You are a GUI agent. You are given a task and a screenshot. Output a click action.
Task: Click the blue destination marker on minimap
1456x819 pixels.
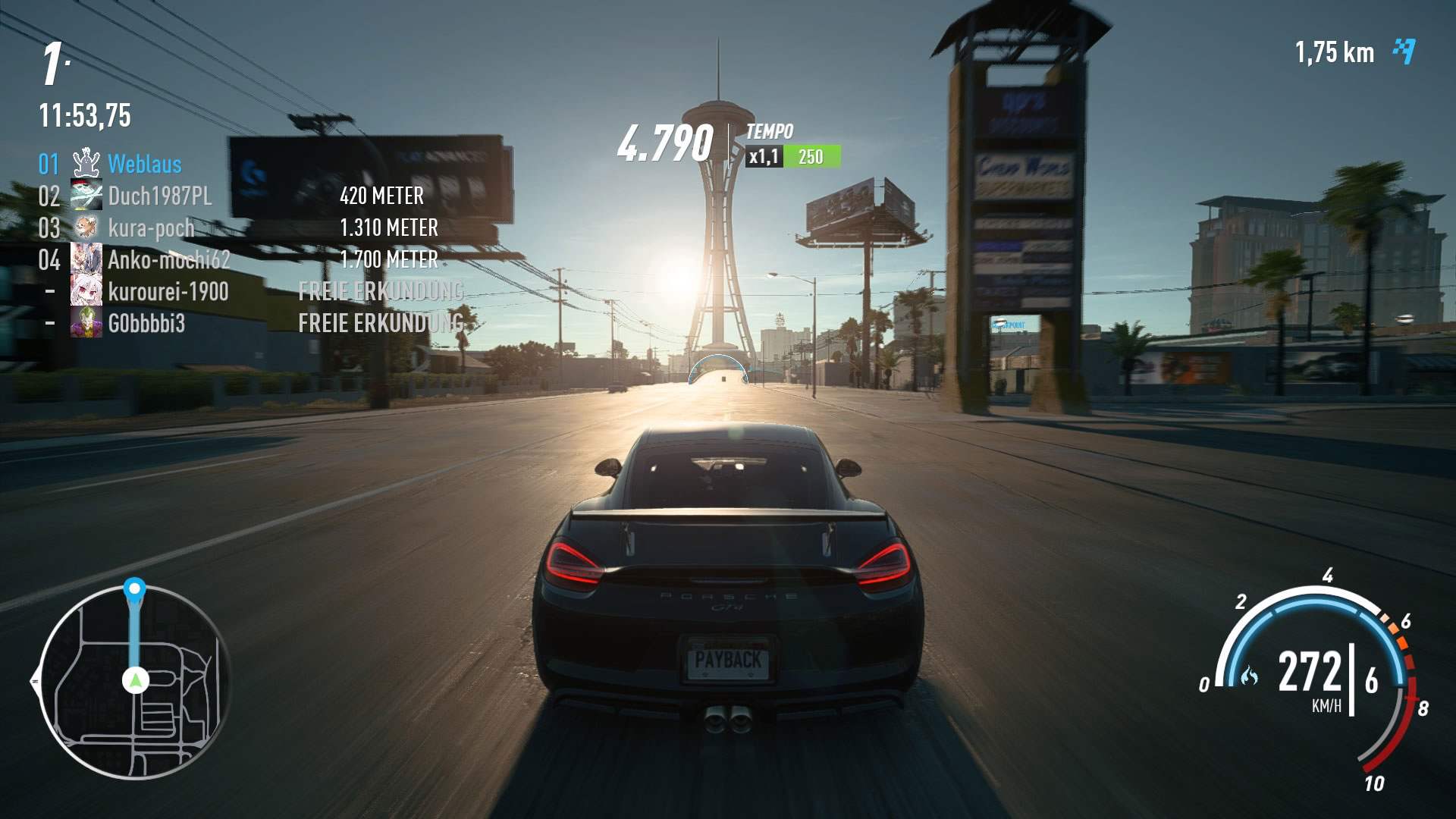point(135,588)
